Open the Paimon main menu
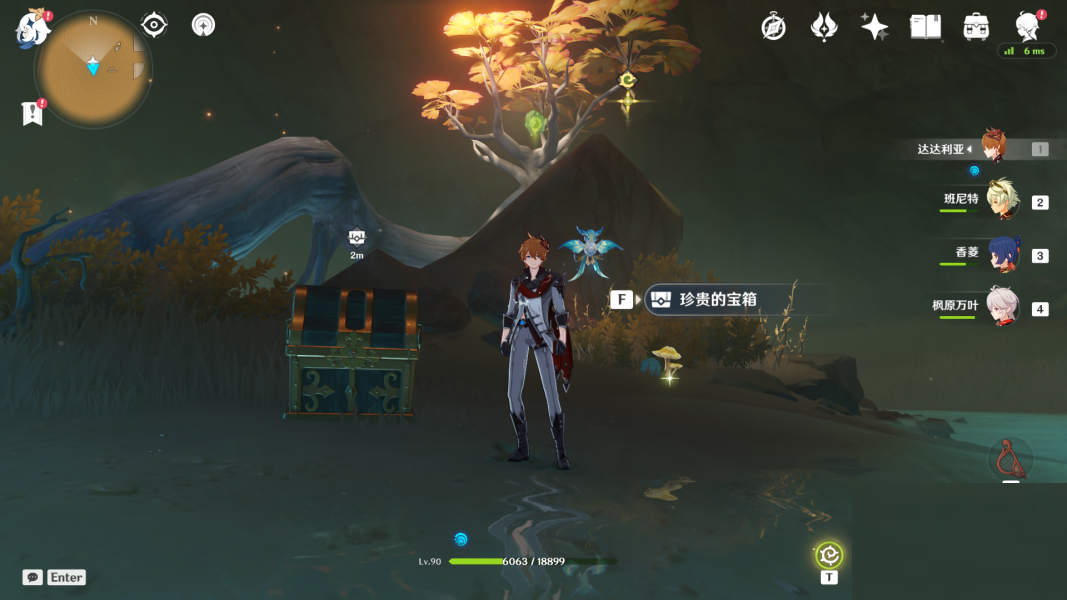Screen dimensions: 1067x600 tap(32, 29)
